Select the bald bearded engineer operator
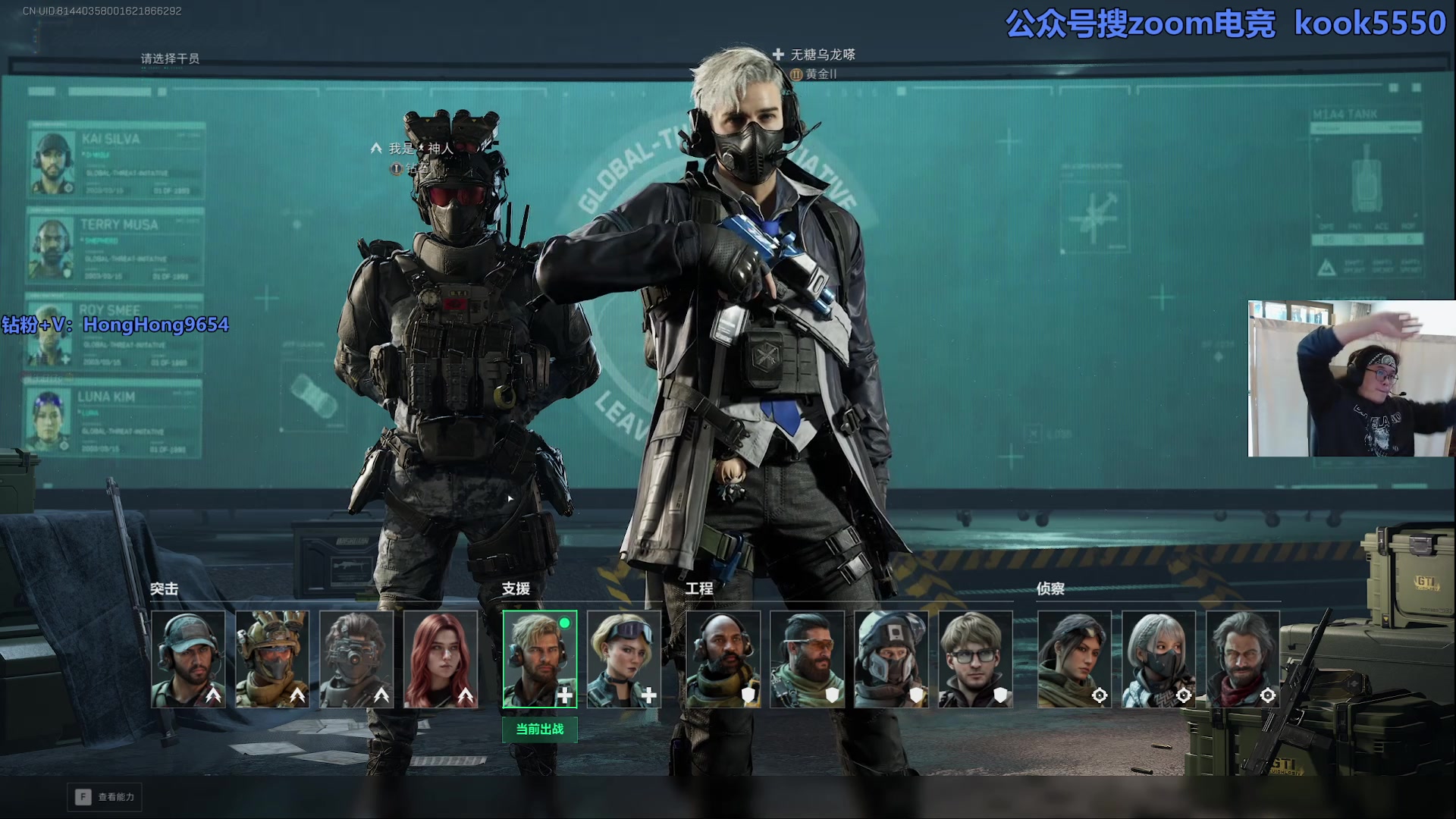The image size is (1456, 819). 723,659
